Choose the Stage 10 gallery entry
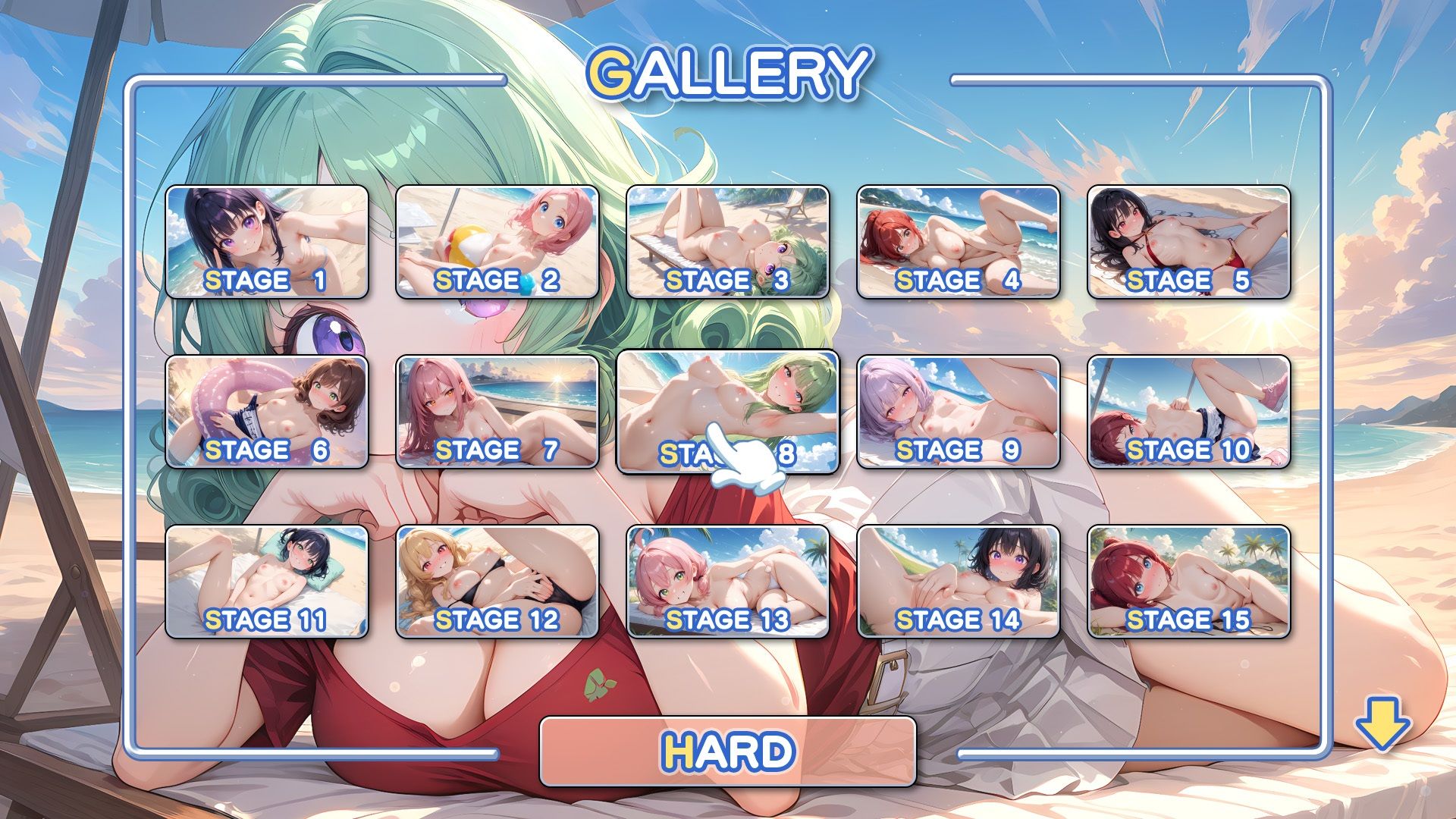 [x=1189, y=412]
